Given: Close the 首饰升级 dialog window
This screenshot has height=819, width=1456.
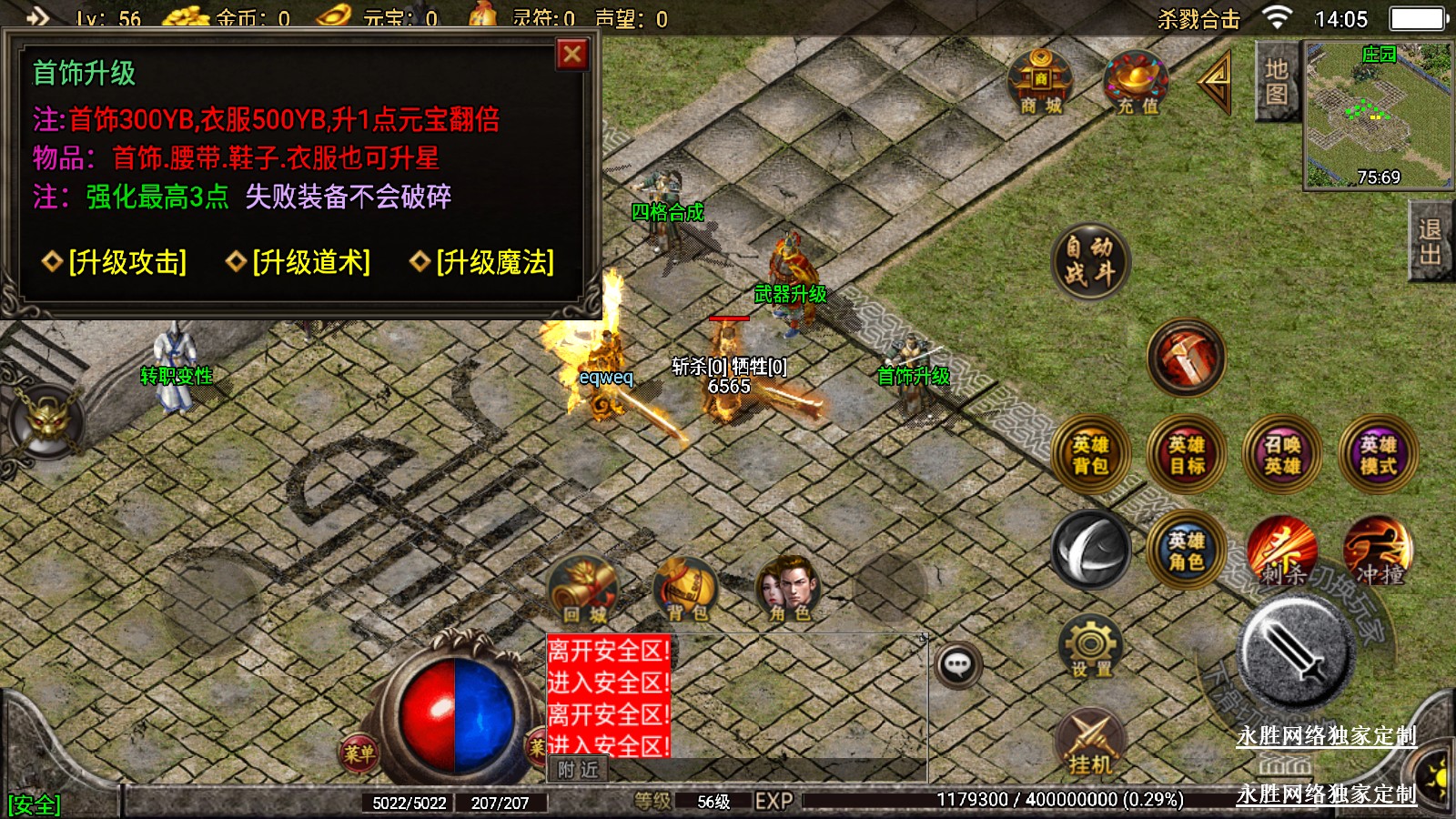Looking at the screenshot, I should (x=572, y=55).
